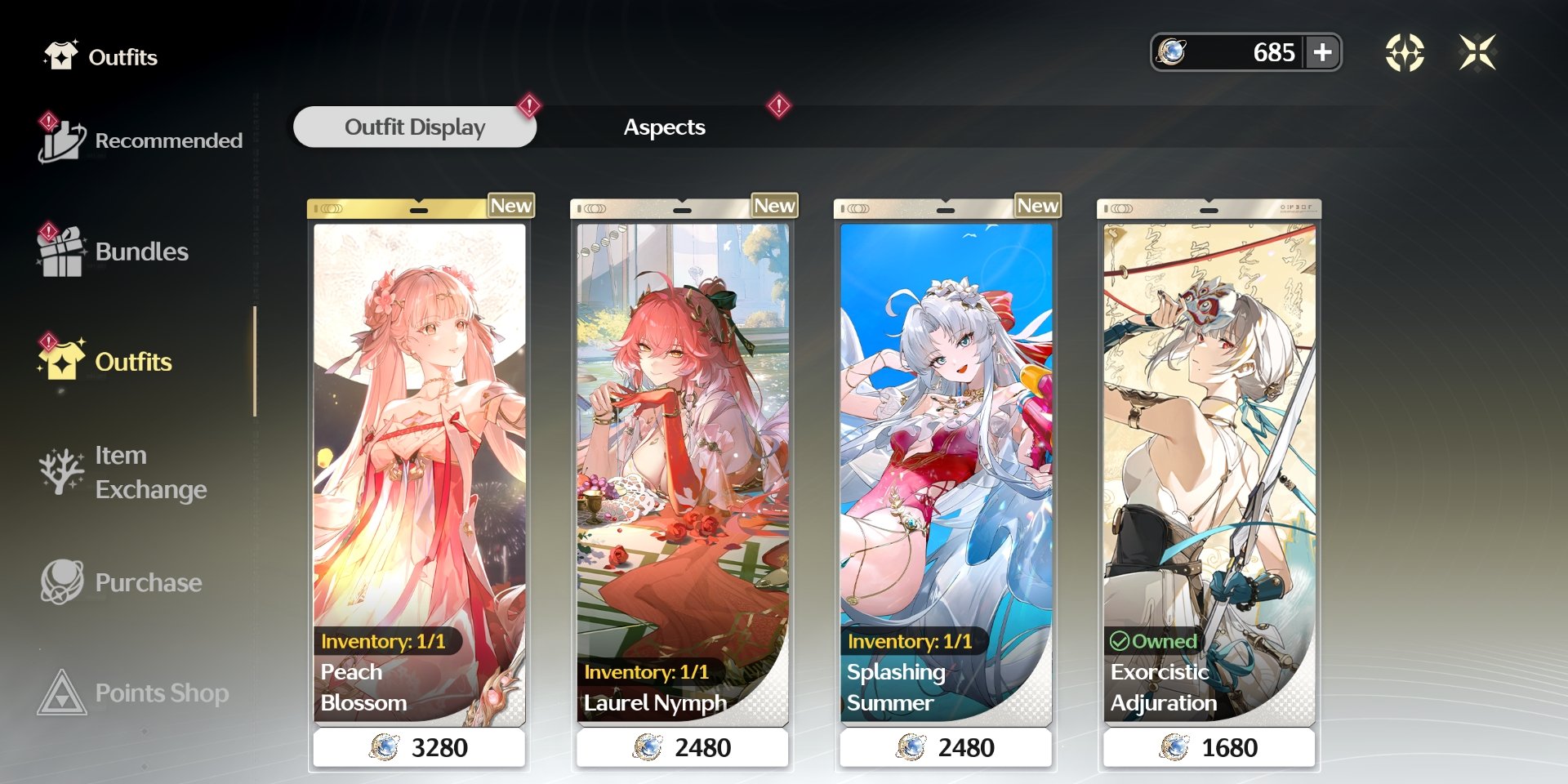Click the circular four-point star icon
Screen dimensions: 1568x784
click(1405, 52)
